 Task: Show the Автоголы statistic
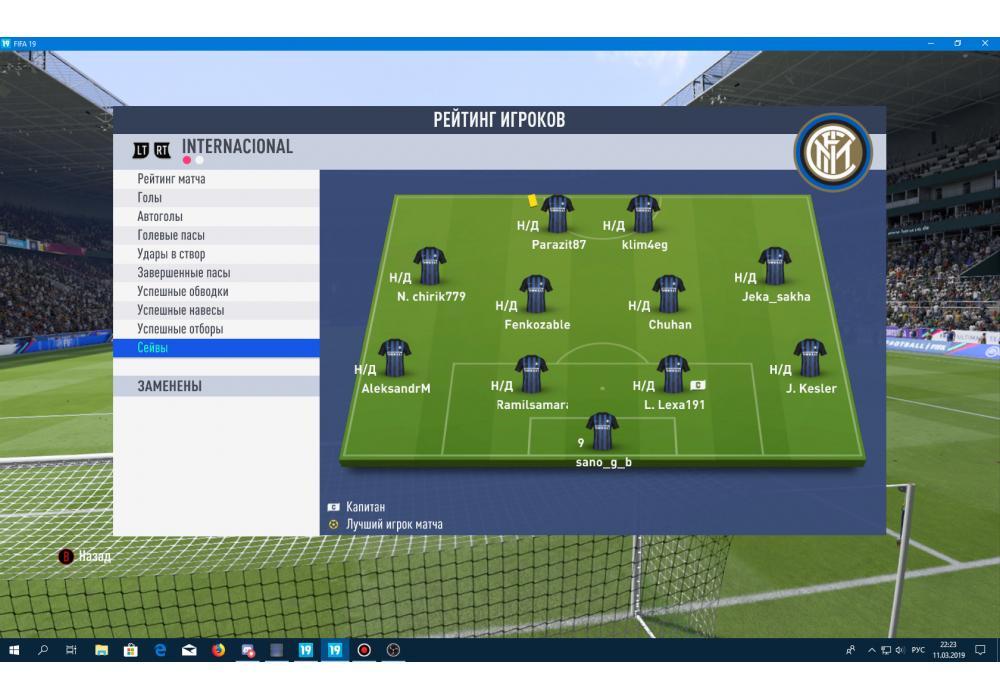160,217
